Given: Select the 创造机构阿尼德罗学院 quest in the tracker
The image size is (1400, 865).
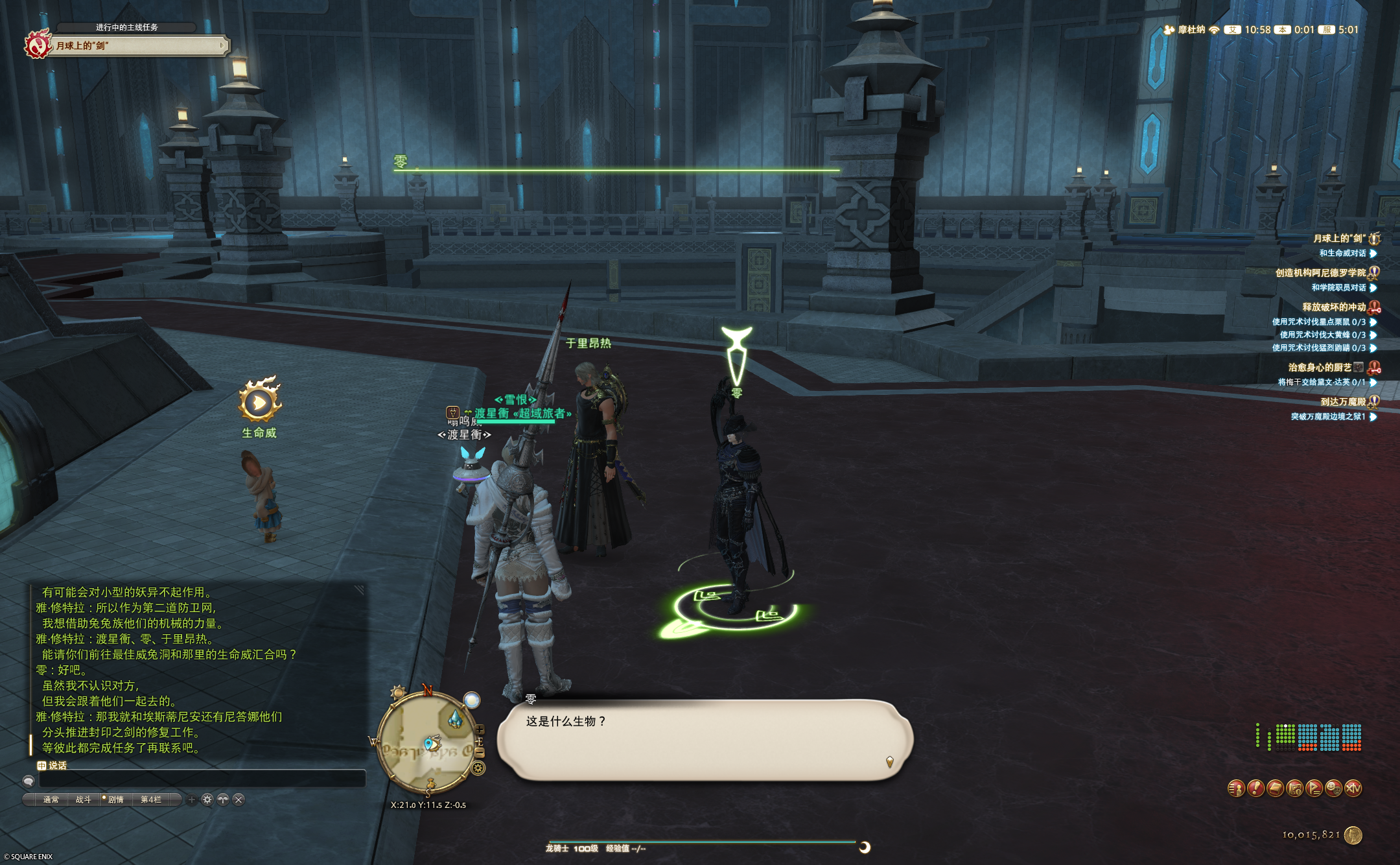Looking at the screenshot, I should [1320, 272].
